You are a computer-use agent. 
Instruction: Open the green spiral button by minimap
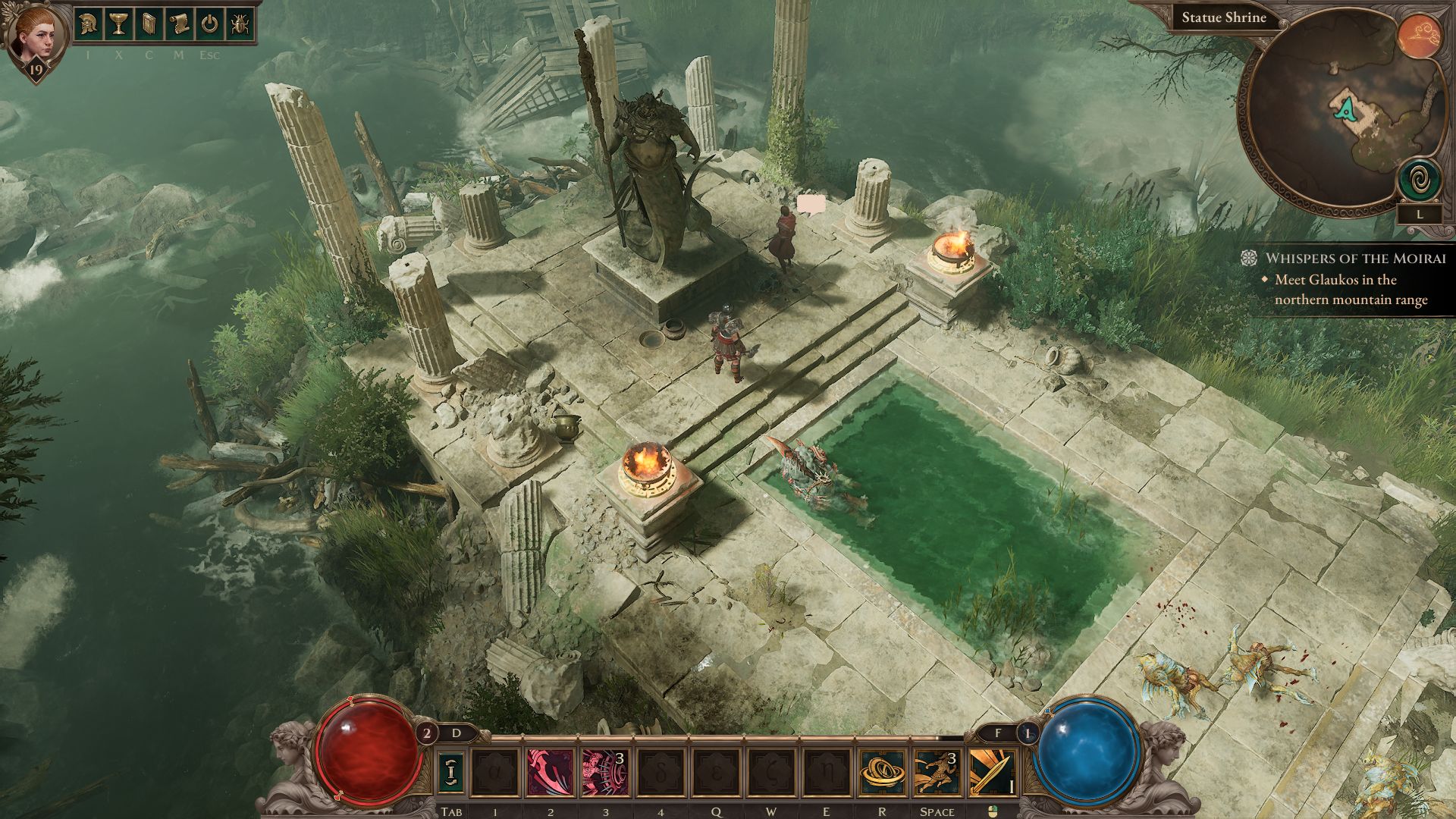pos(1420,180)
